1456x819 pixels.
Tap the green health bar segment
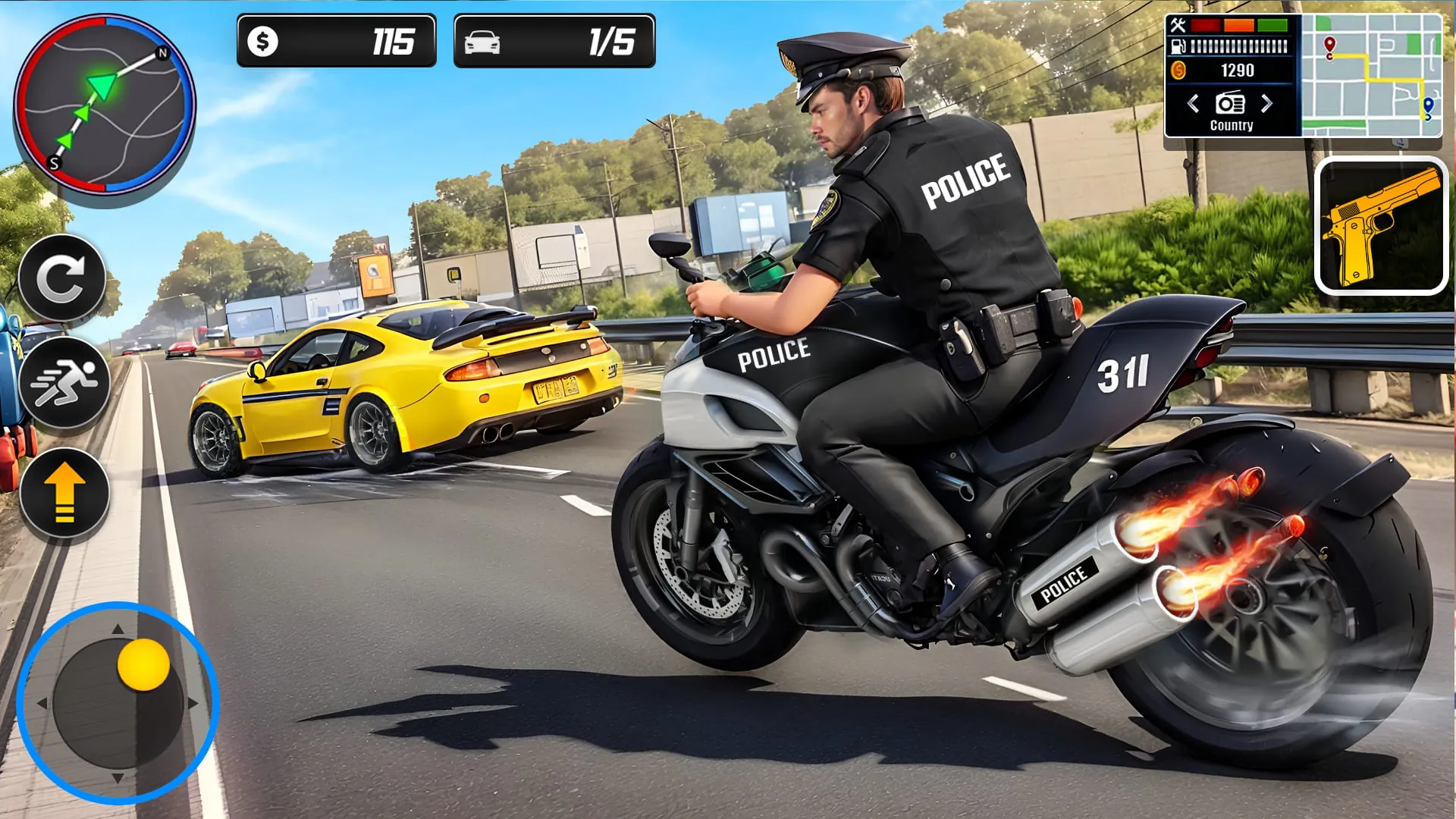coord(1272,25)
